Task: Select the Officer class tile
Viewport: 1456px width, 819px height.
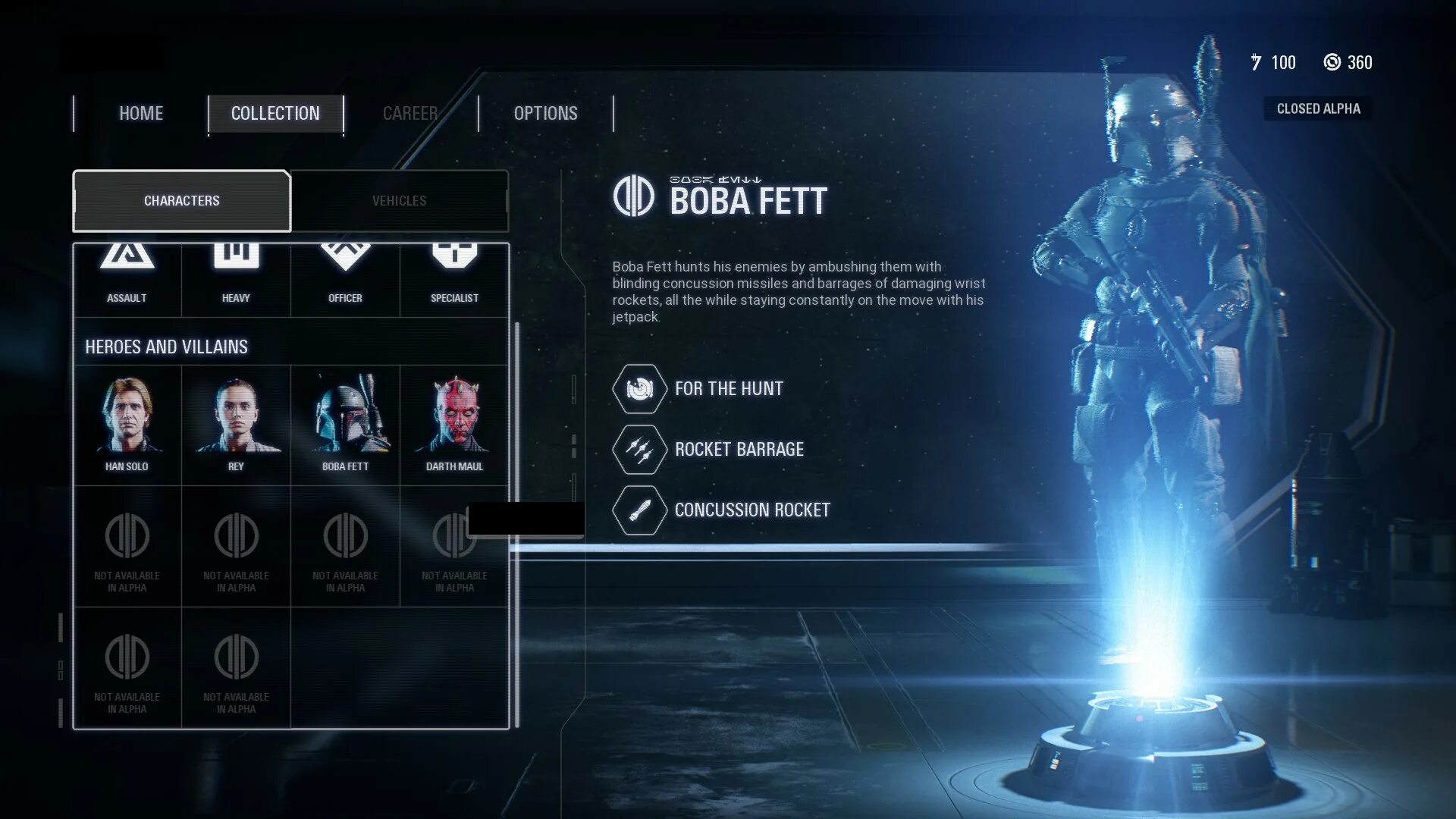Action: (x=345, y=277)
